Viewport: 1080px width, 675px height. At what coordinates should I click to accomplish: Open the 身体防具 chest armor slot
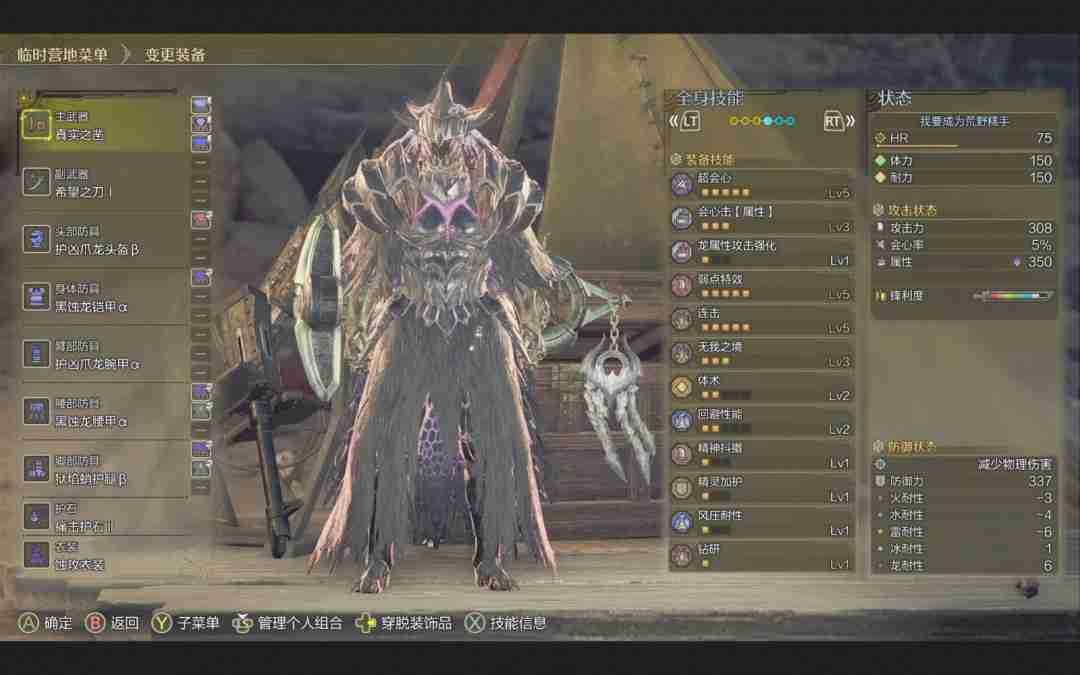pos(103,297)
